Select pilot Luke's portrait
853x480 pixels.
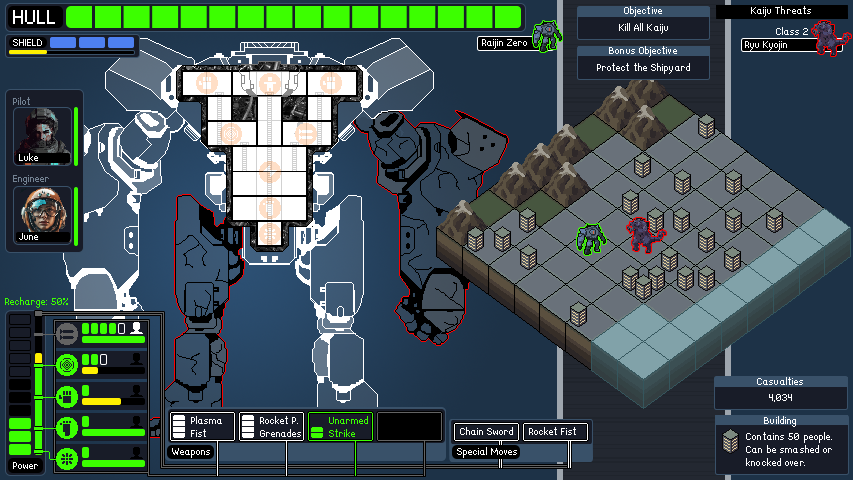coord(43,135)
